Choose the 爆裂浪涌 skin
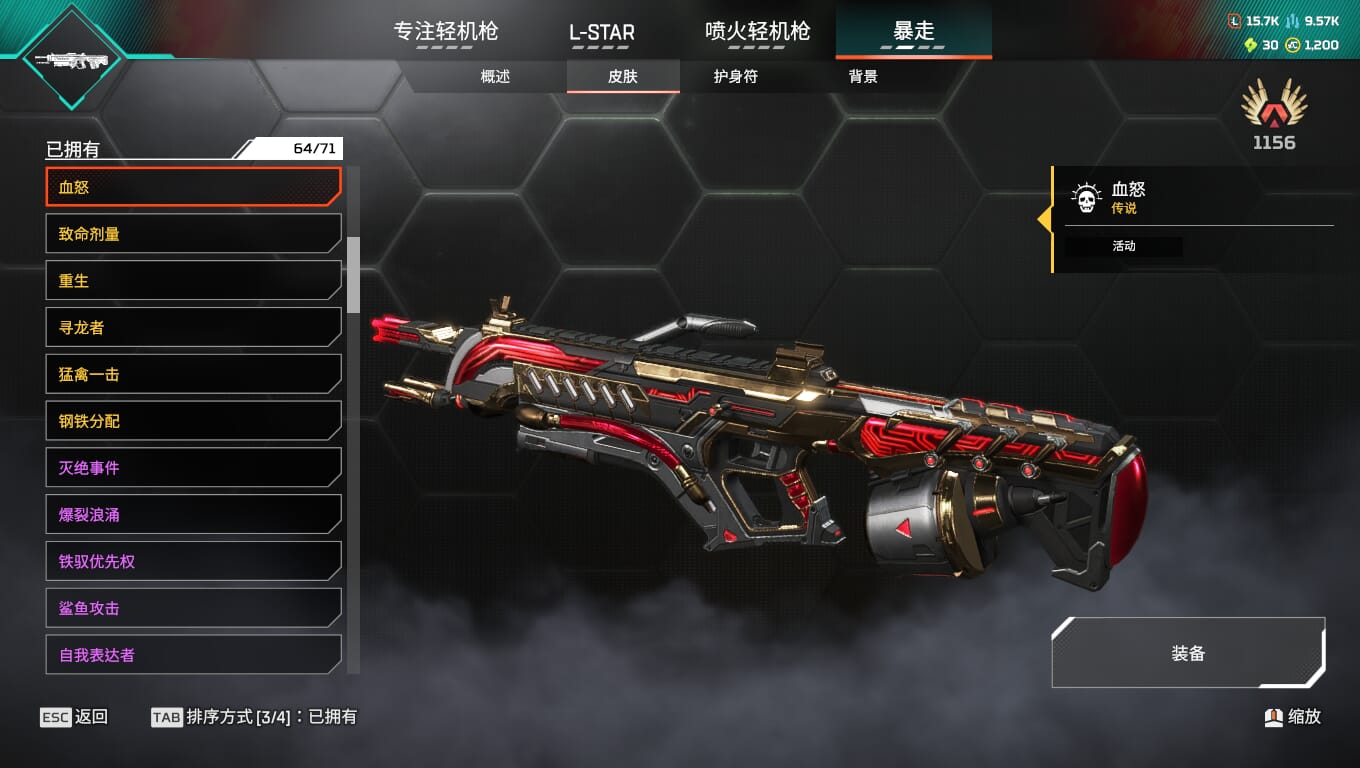Screen dimensions: 1360x768 (193, 515)
